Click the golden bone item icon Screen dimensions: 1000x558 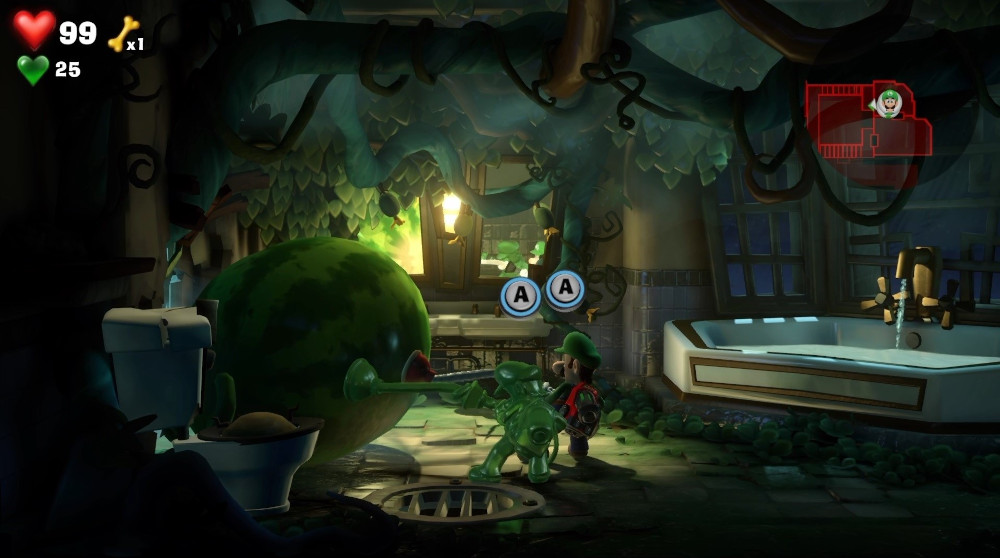point(122,34)
